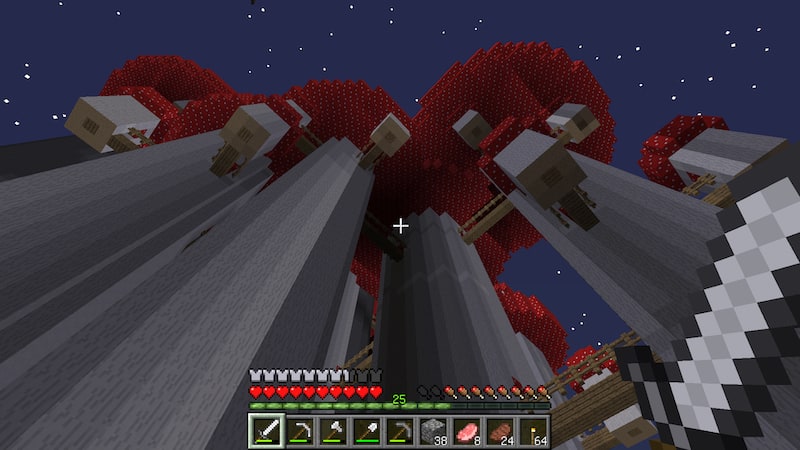
Task: Switch to the shovel slot
Action: click(x=366, y=431)
